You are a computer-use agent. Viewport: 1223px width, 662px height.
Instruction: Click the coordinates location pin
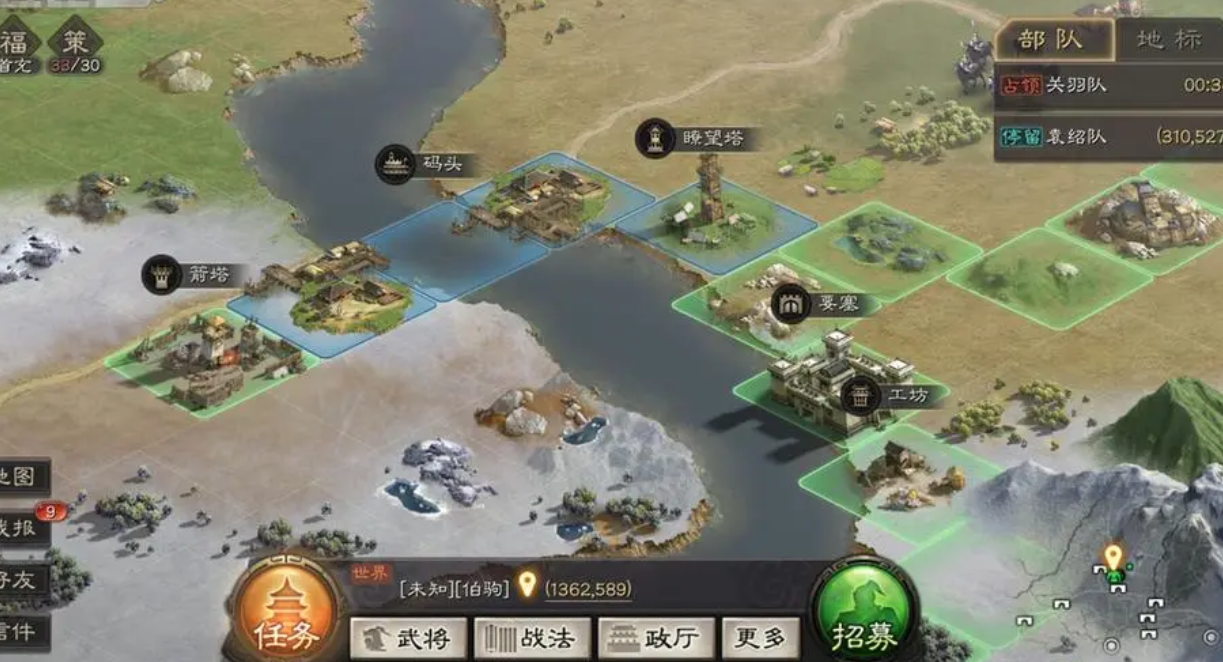527,585
